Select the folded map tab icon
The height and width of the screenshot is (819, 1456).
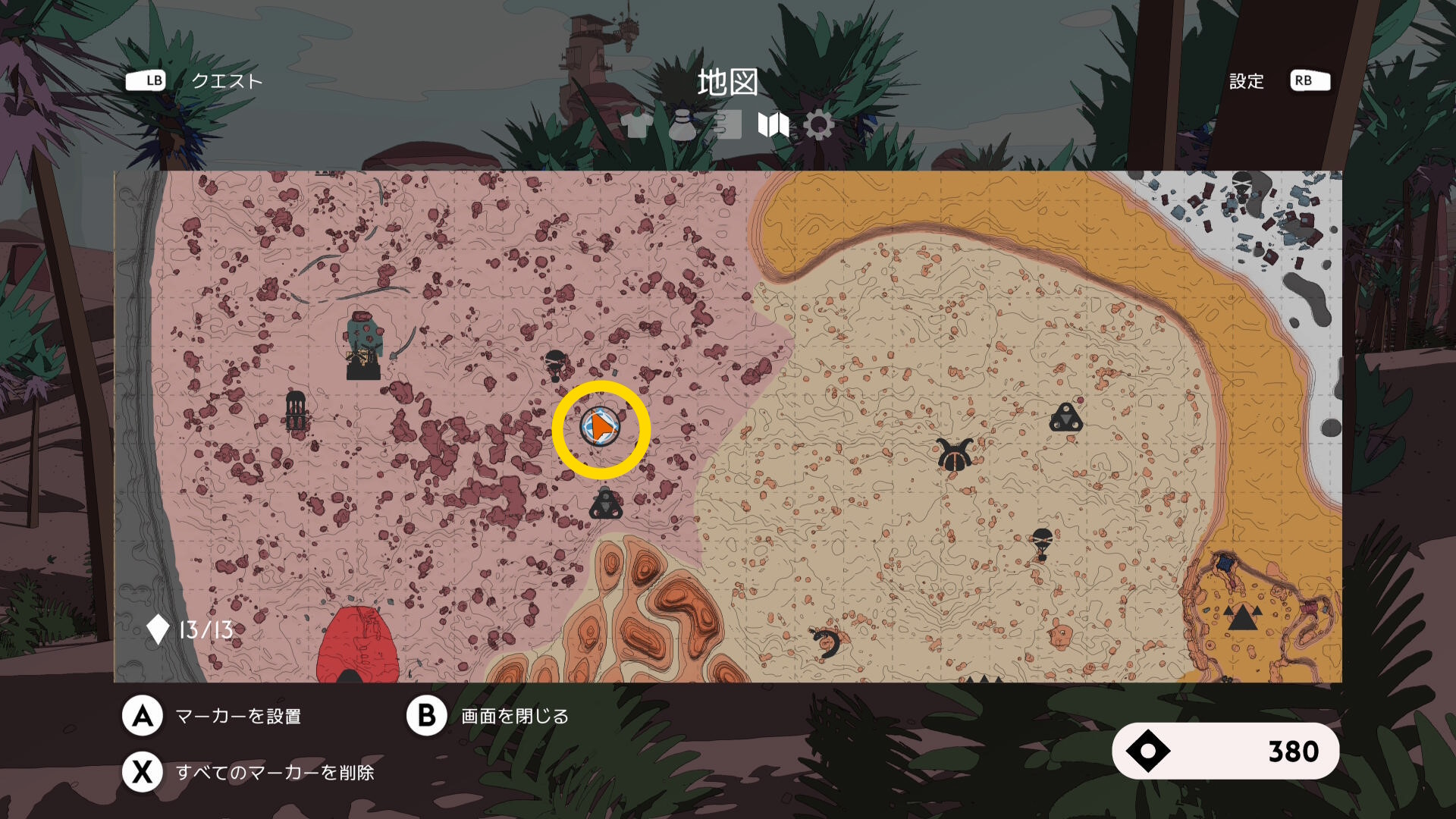pos(773,125)
